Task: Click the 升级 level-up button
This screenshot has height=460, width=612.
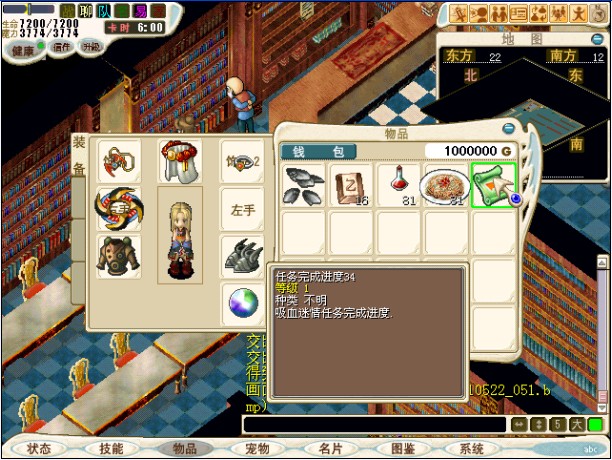Action: click(x=91, y=47)
